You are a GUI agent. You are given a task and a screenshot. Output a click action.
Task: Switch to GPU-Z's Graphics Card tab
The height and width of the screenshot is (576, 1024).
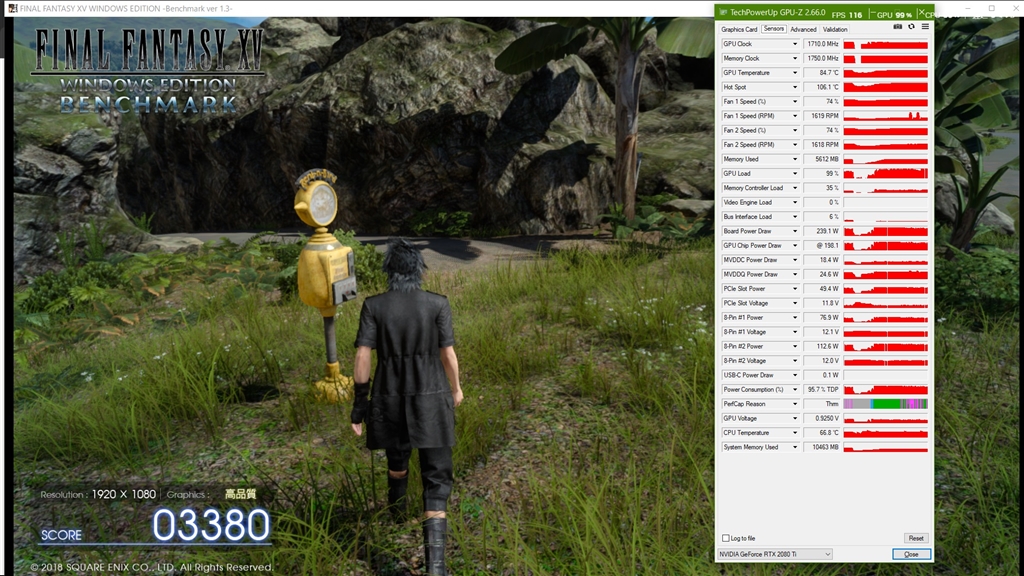tap(739, 29)
